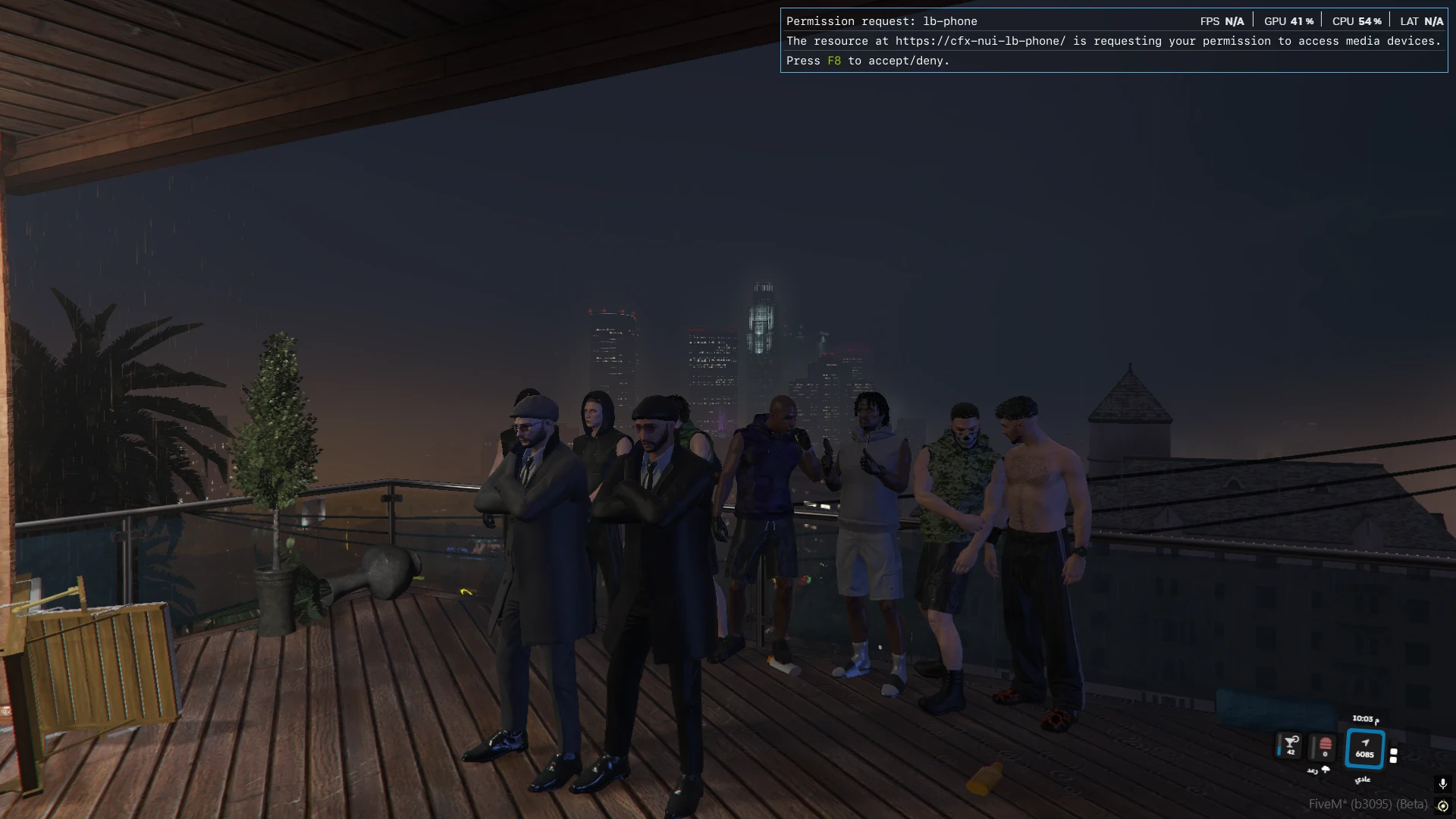The width and height of the screenshot is (1456, 819).
Task: Click the lb-phone permission request notice
Action: click(x=1113, y=41)
